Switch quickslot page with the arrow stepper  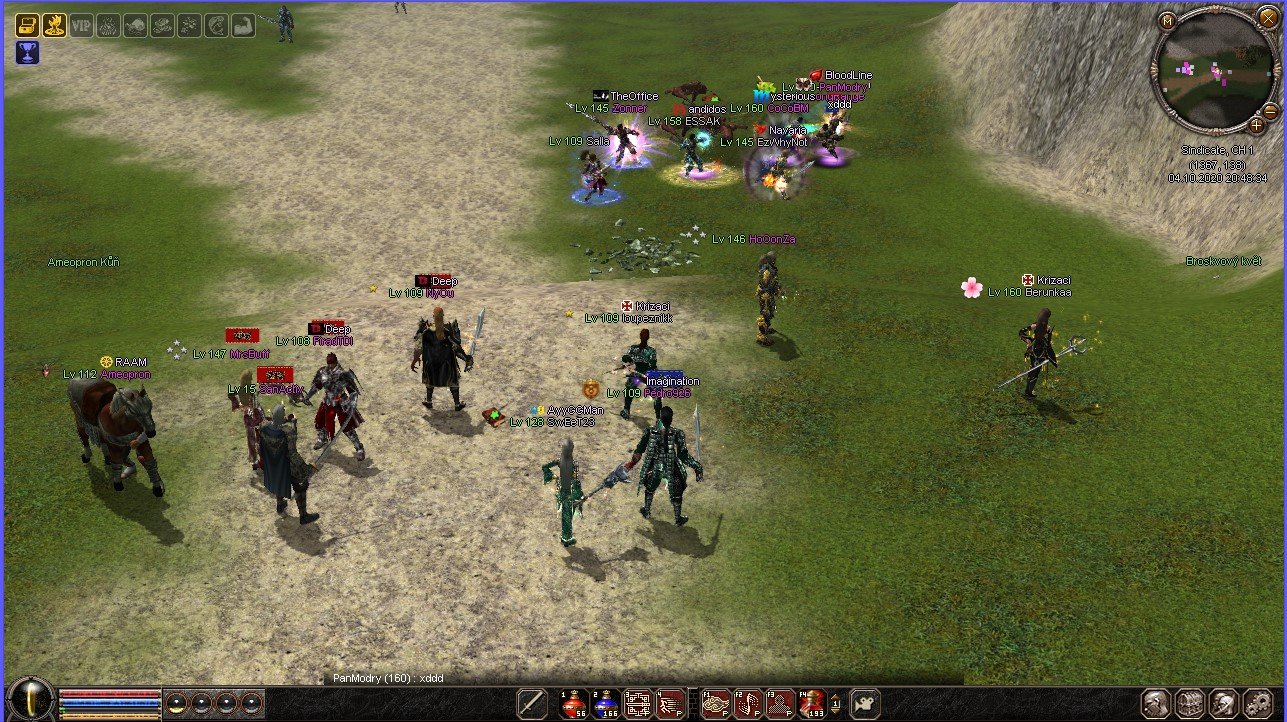pos(836,704)
